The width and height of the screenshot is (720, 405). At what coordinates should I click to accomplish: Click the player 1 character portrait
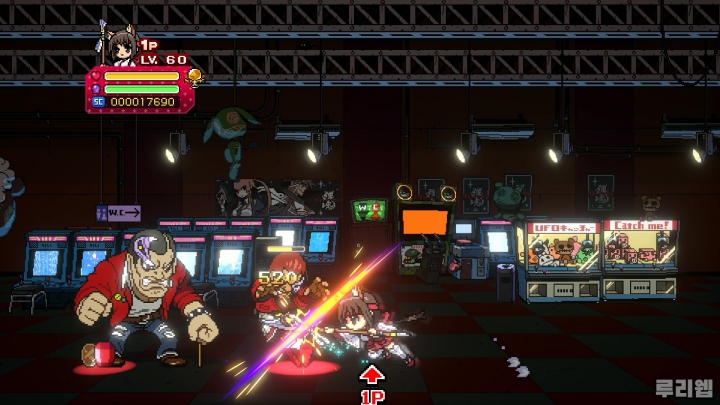click(119, 48)
